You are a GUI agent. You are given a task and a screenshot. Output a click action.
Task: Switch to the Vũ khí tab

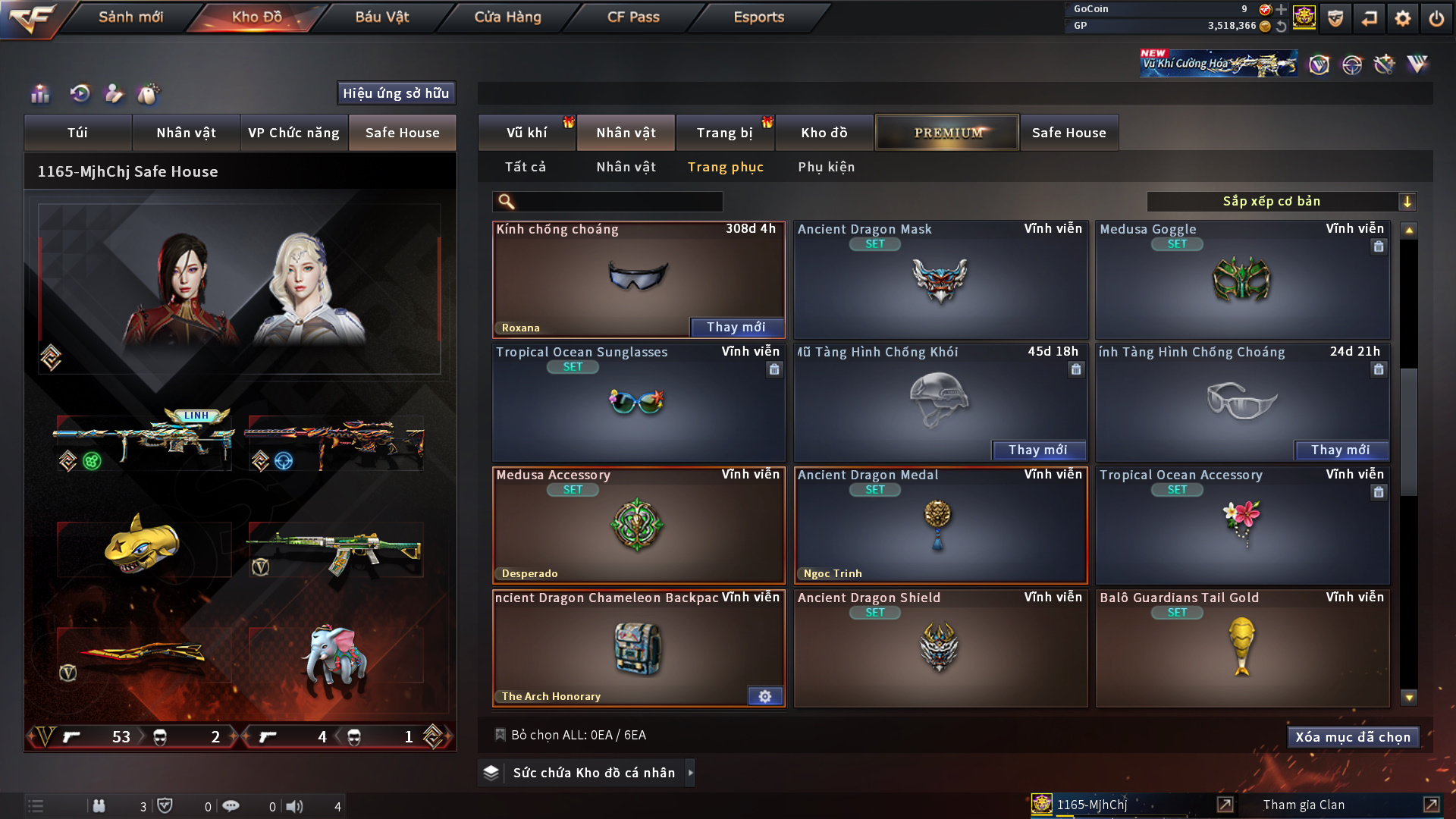pos(526,133)
